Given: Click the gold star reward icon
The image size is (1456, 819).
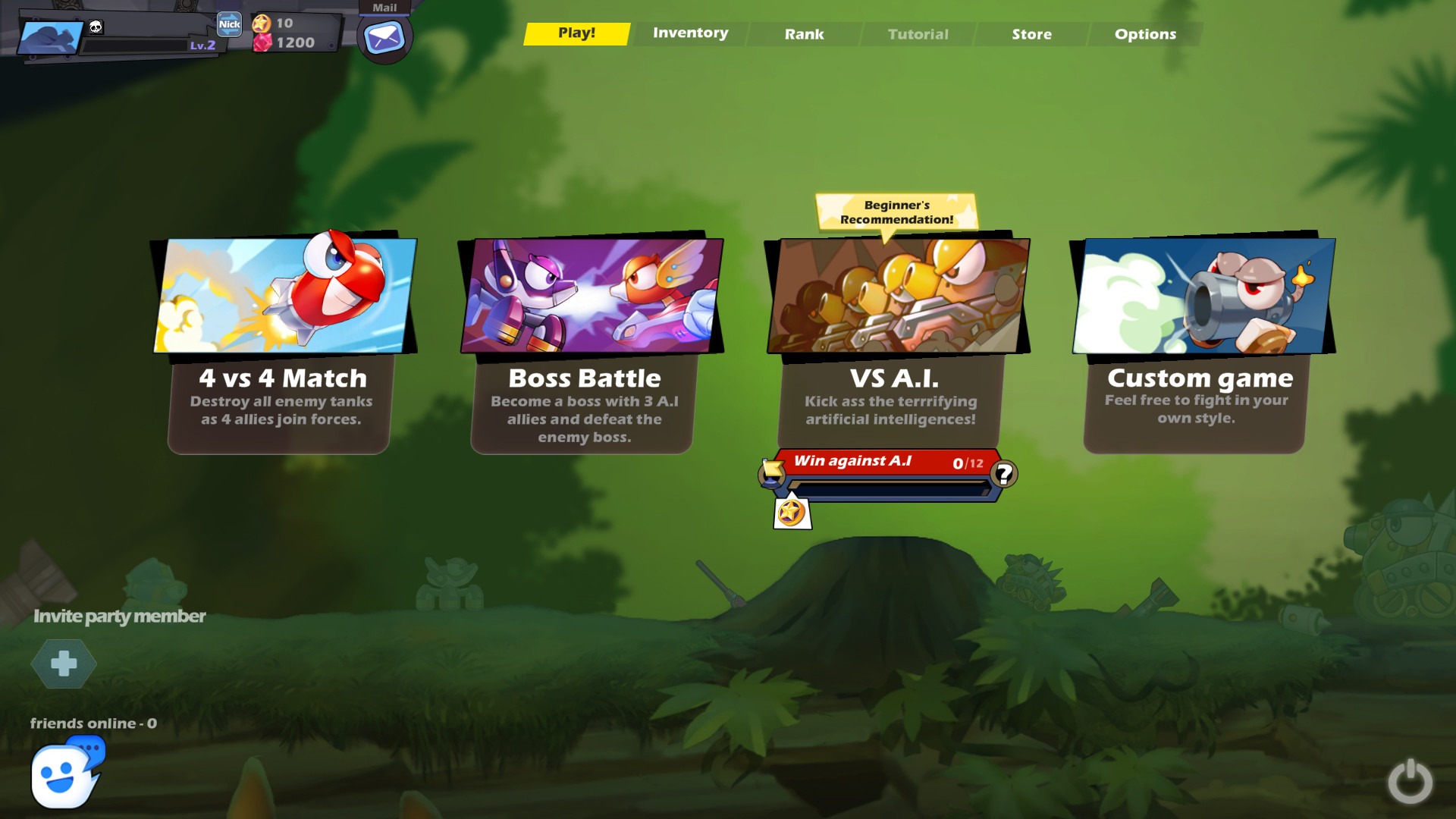Looking at the screenshot, I should pyautogui.click(x=792, y=513).
